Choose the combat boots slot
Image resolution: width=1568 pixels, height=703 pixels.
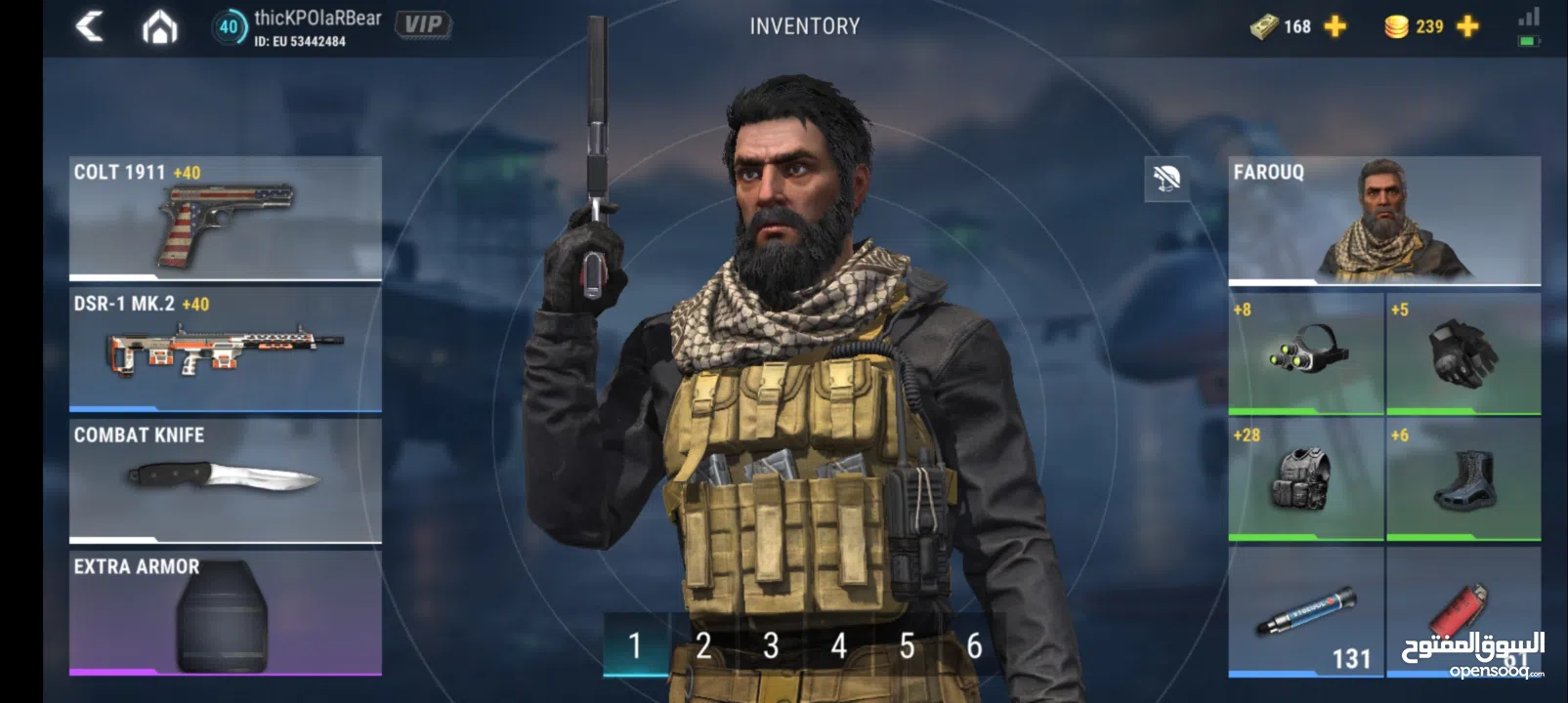point(1462,478)
